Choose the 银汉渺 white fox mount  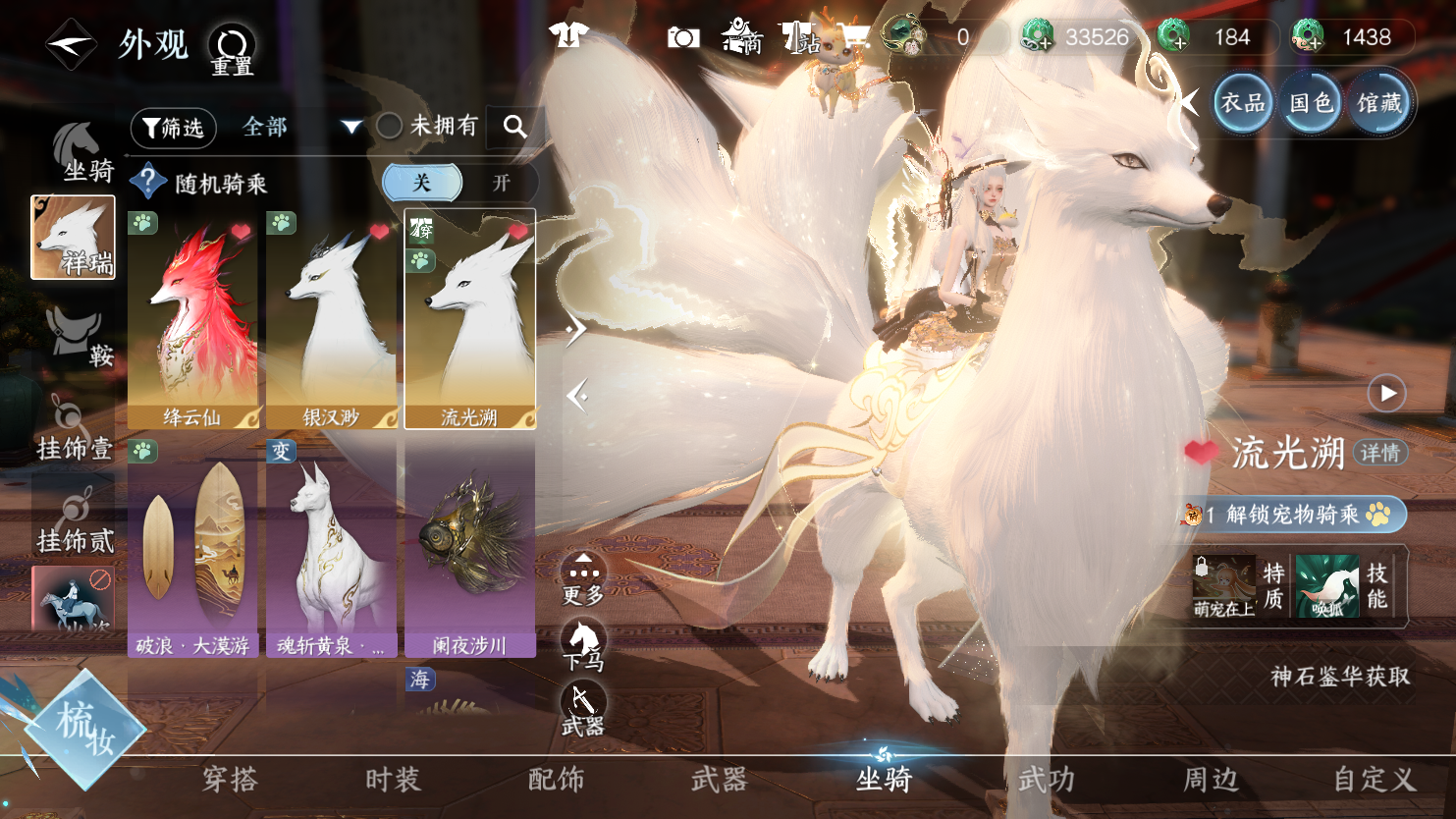pyautogui.click(x=331, y=319)
